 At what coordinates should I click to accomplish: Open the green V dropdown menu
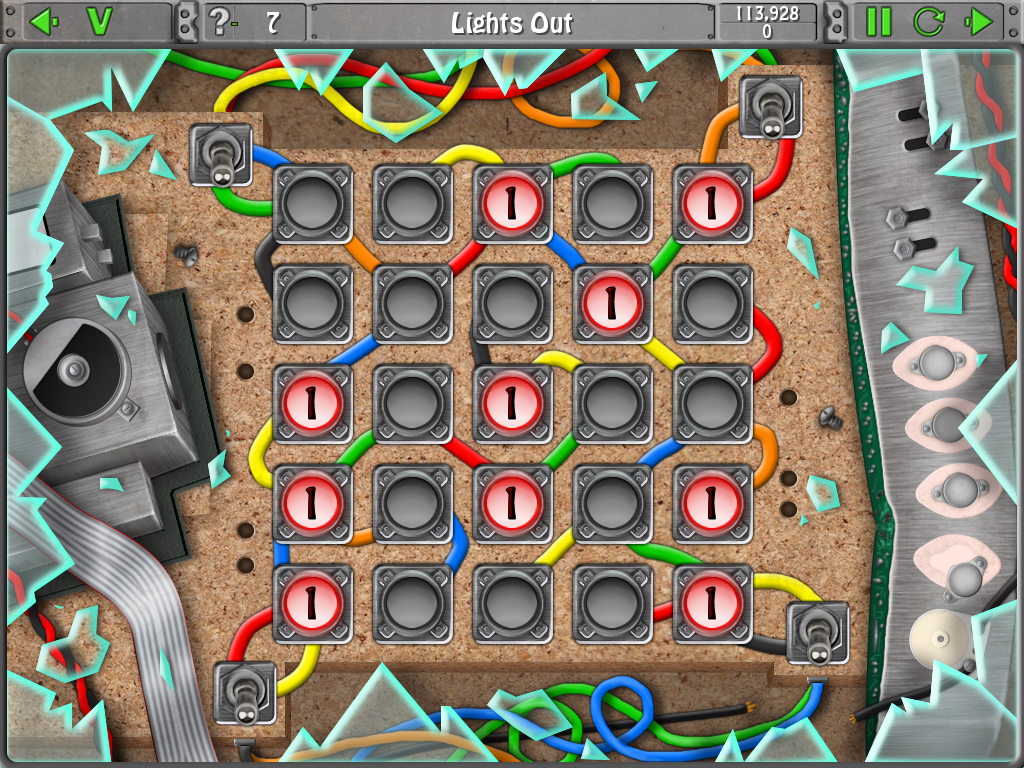coord(99,21)
